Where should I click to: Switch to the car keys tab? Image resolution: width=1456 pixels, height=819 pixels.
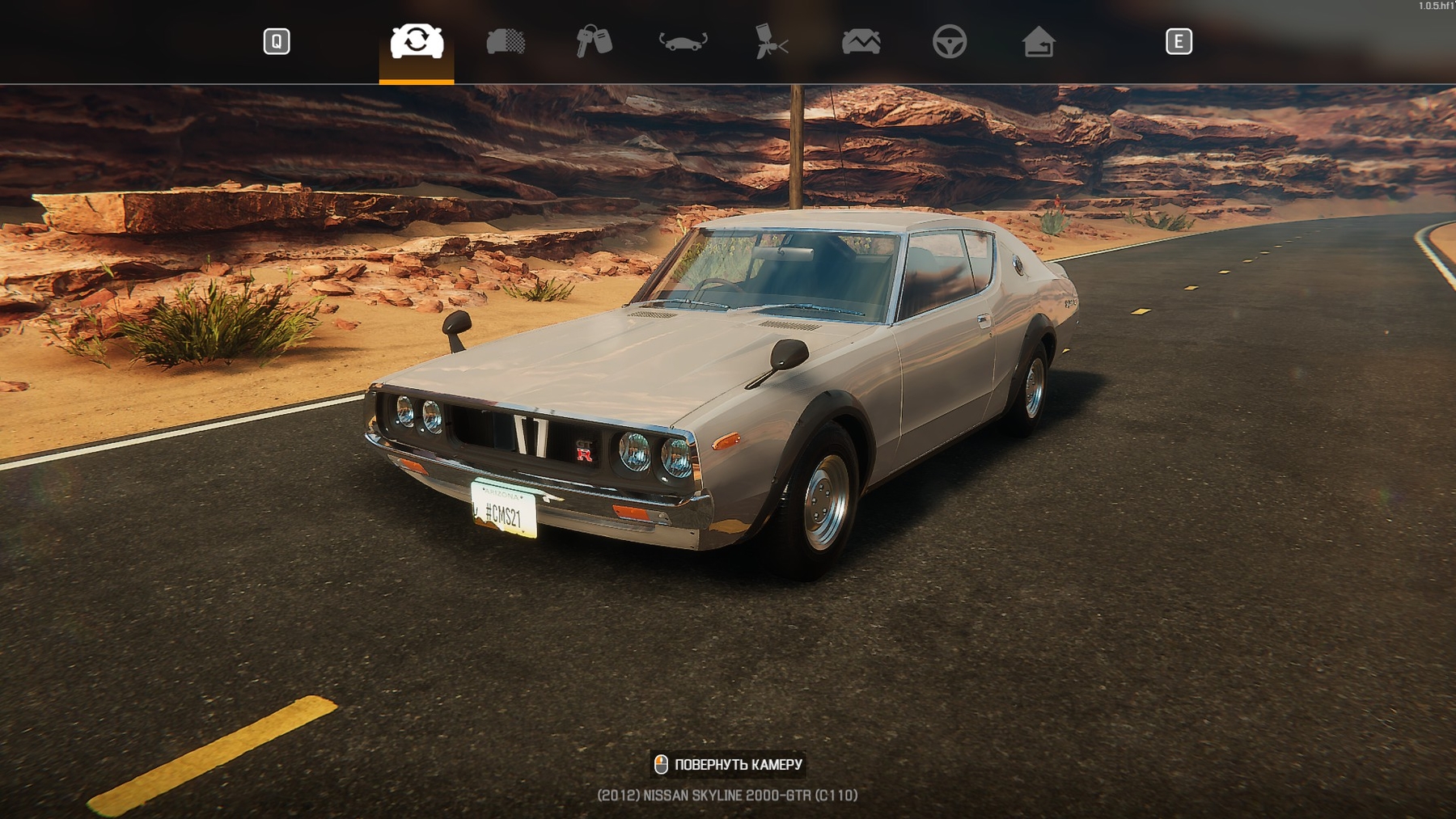[594, 41]
